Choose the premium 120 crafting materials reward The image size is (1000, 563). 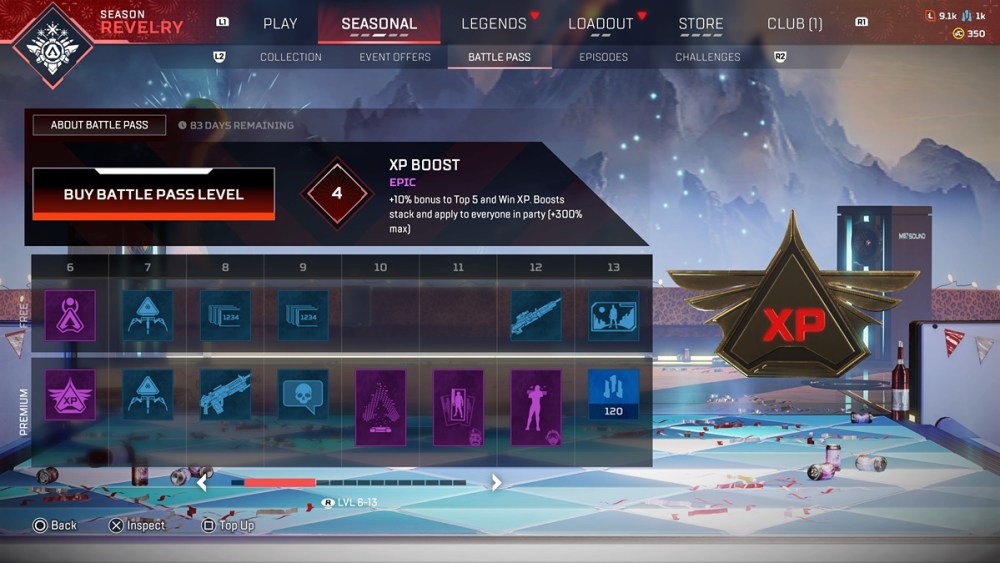tap(613, 394)
